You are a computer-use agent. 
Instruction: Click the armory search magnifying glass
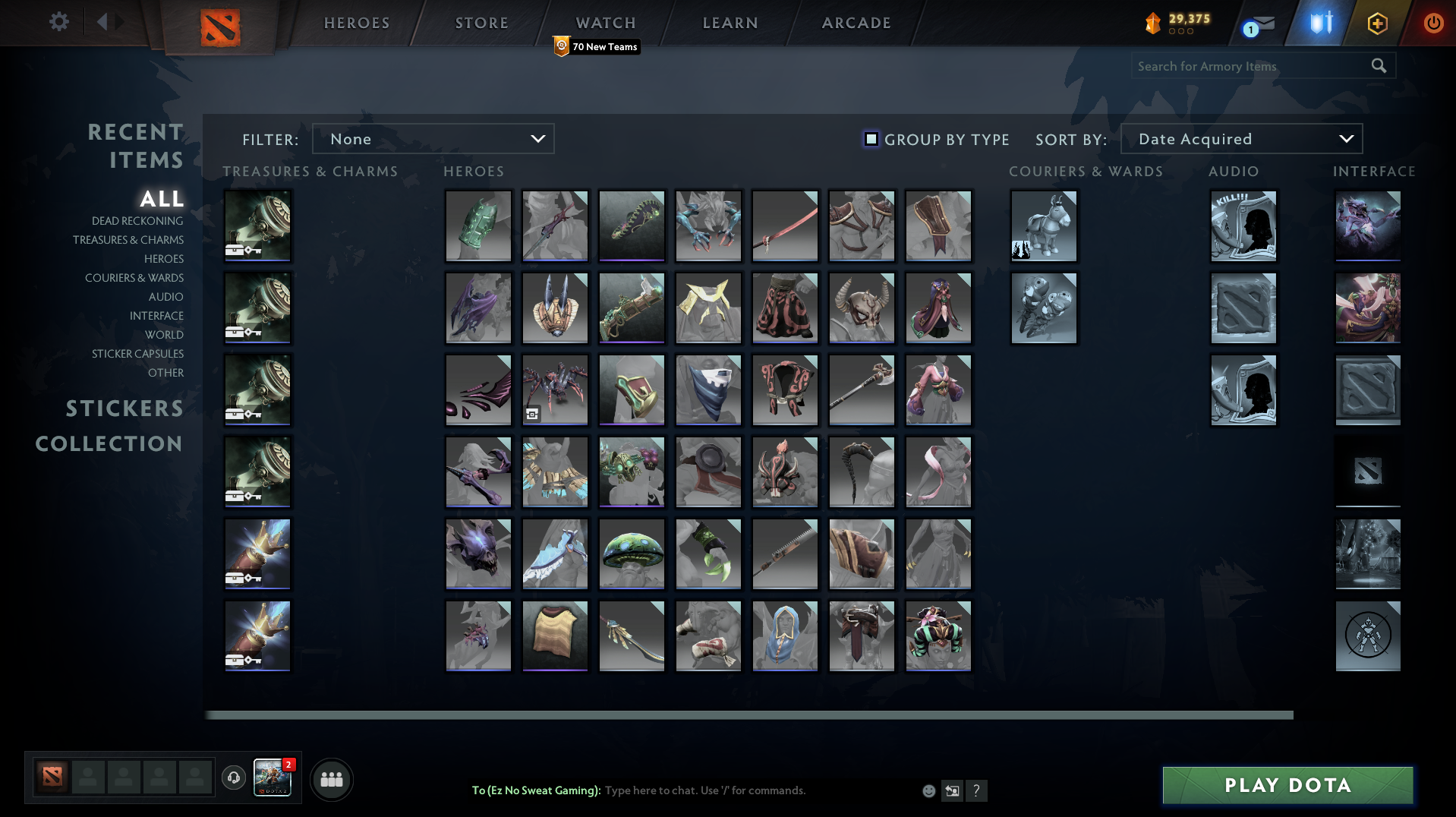click(x=1378, y=66)
